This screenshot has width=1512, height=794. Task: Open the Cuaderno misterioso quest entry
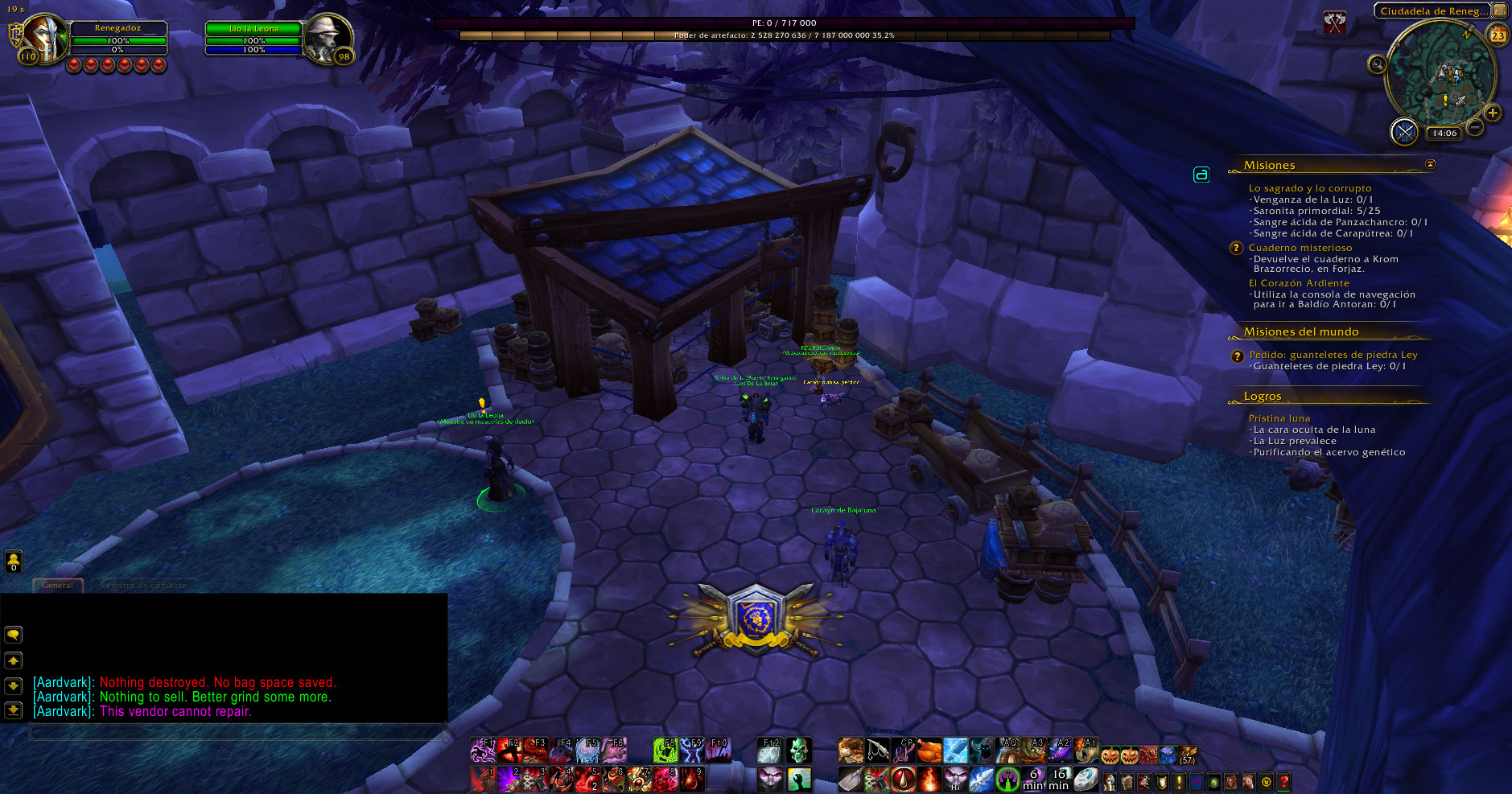(1300, 248)
